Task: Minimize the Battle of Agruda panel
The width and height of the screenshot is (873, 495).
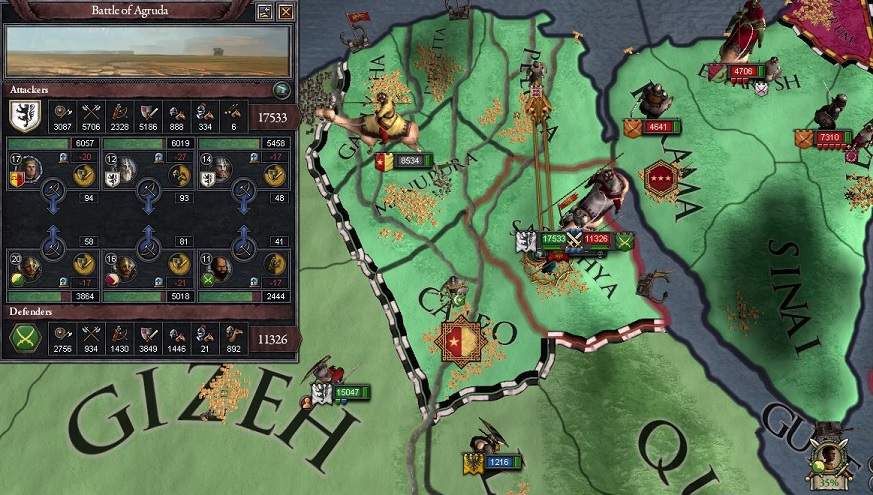Action: (x=265, y=12)
